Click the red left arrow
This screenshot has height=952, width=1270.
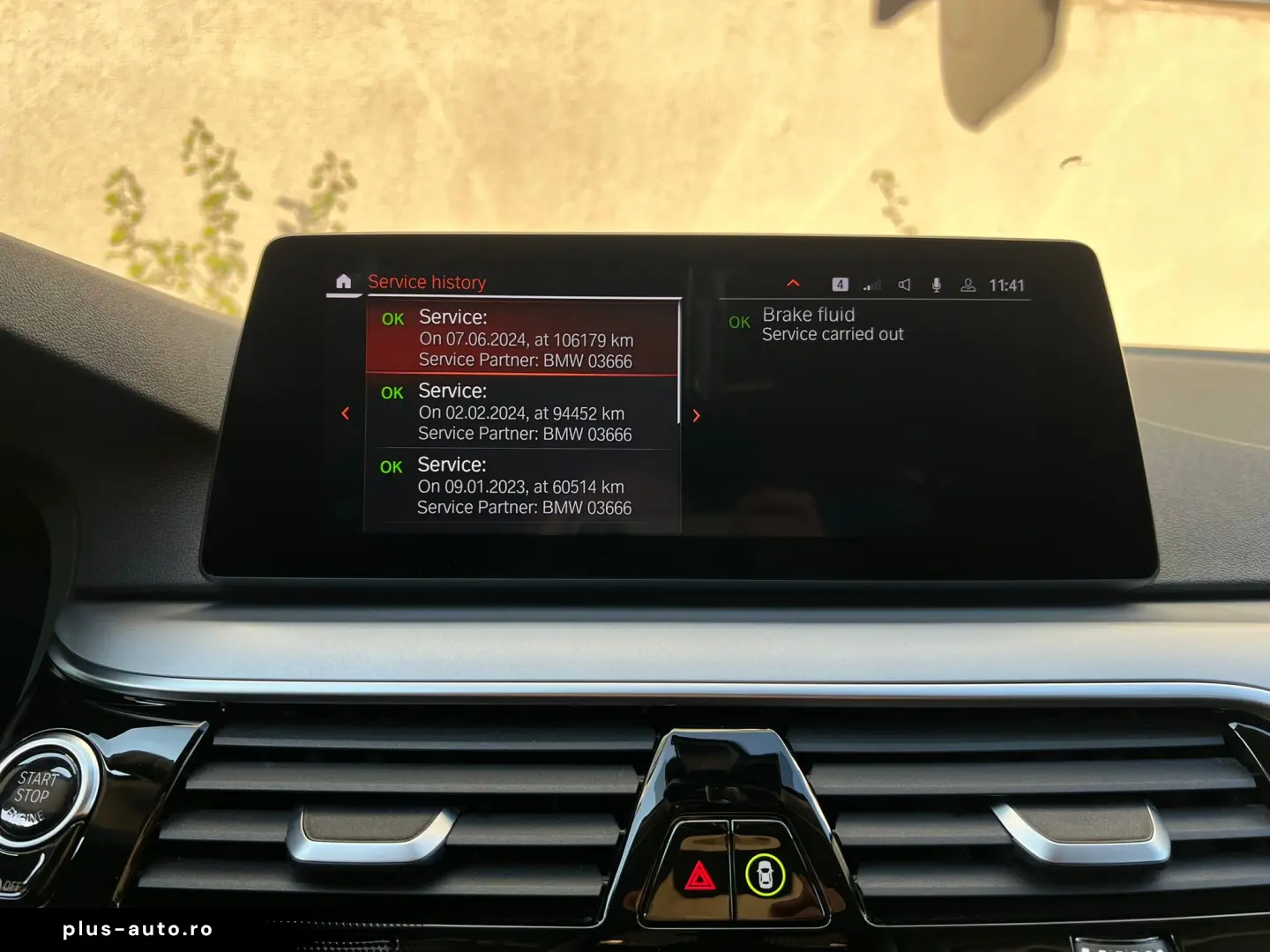pyautogui.click(x=346, y=413)
